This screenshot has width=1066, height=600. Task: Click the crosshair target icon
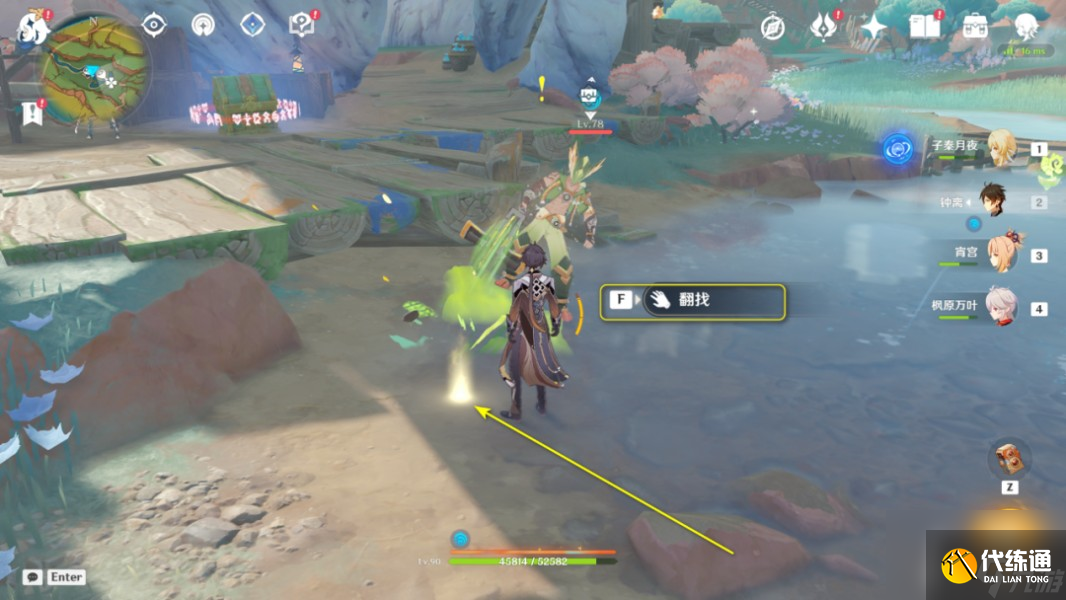[153, 25]
